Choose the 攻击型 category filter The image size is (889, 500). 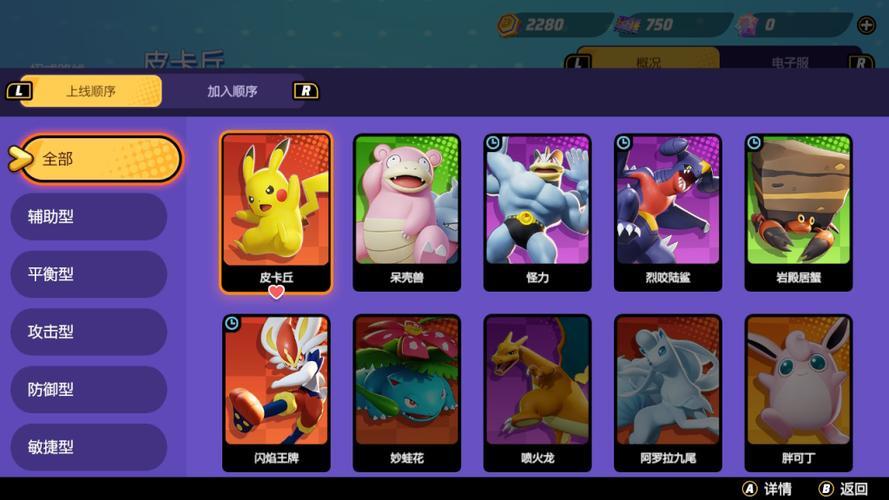pyautogui.click(x=88, y=332)
